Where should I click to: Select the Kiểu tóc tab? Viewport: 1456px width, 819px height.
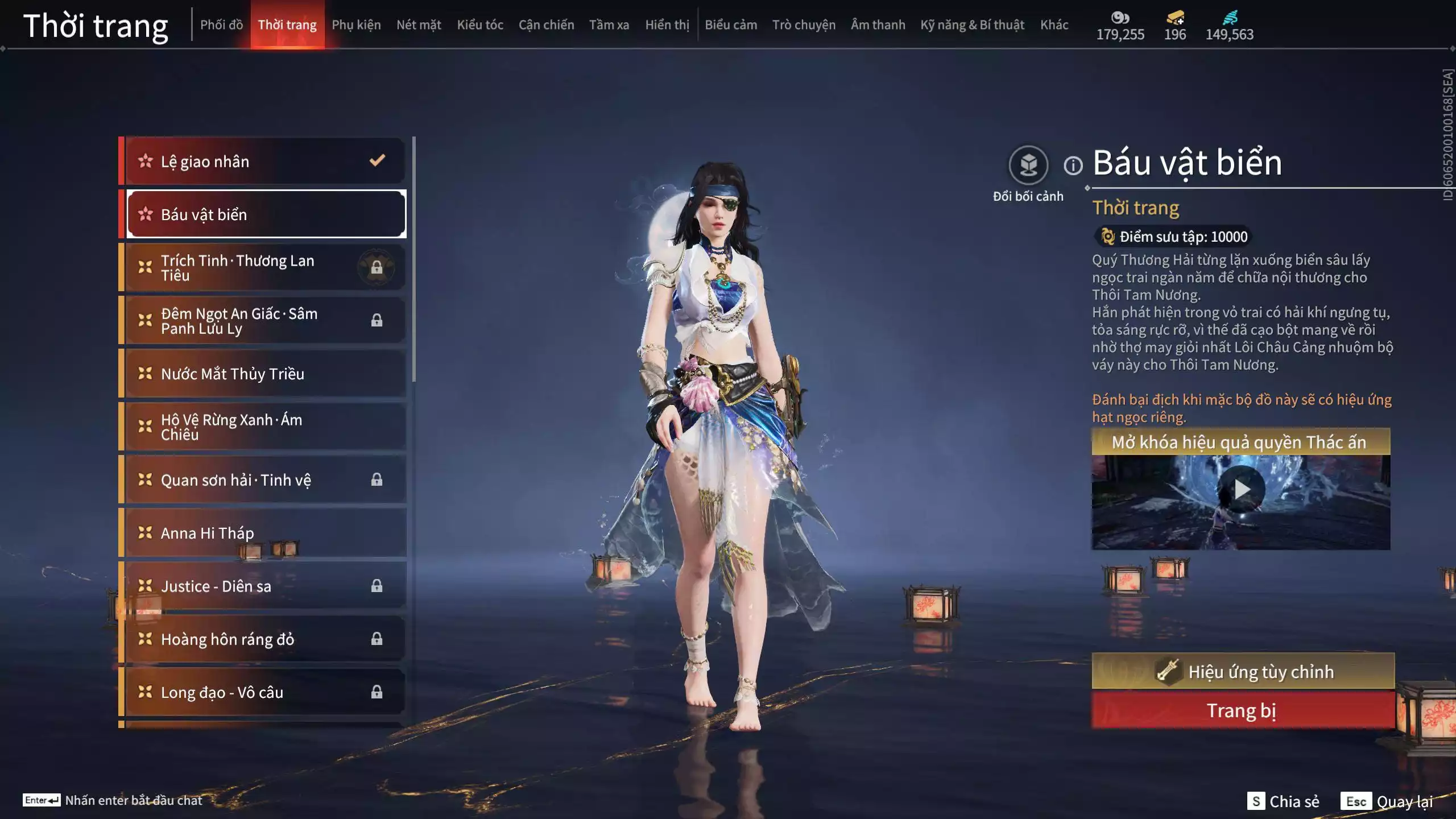point(480,25)
